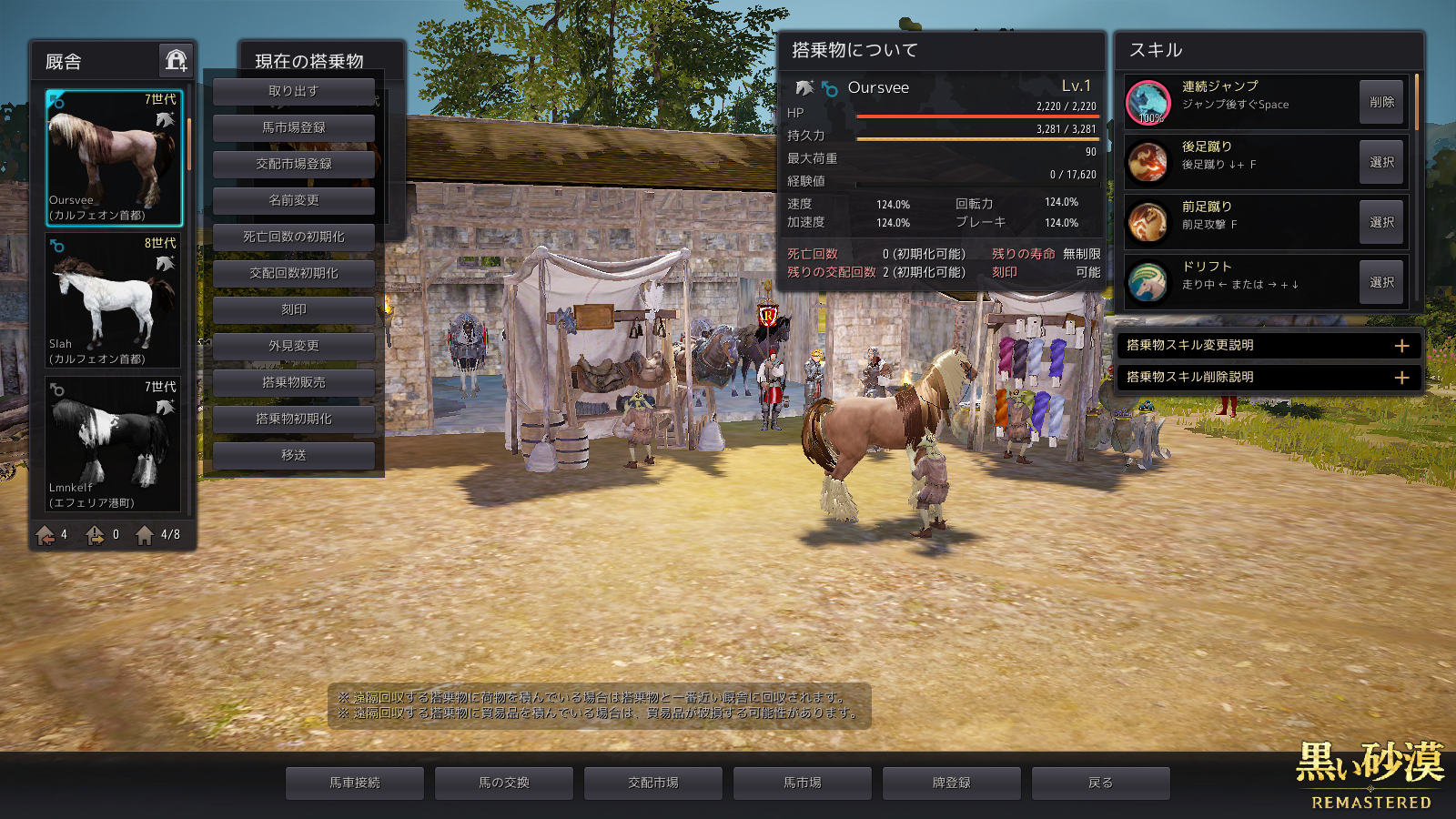Choose the 交配回数初期化 button
Viewport: 1456px width, 819px height.
tap(293, 273)
